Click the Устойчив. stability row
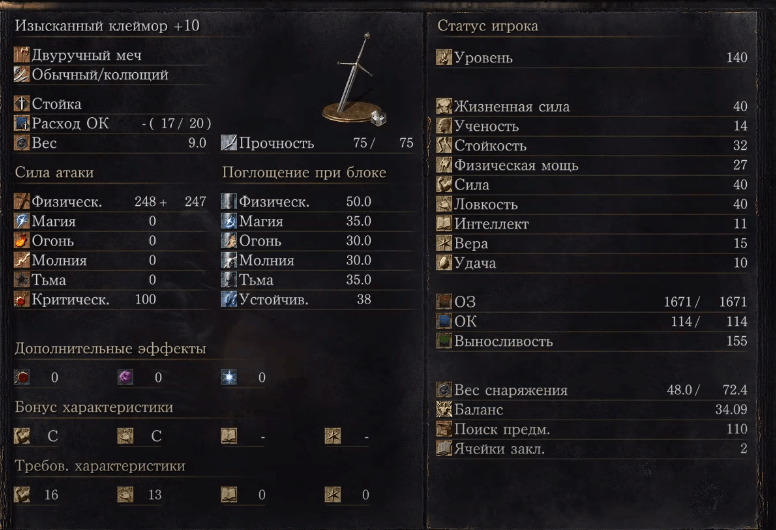 316,299
